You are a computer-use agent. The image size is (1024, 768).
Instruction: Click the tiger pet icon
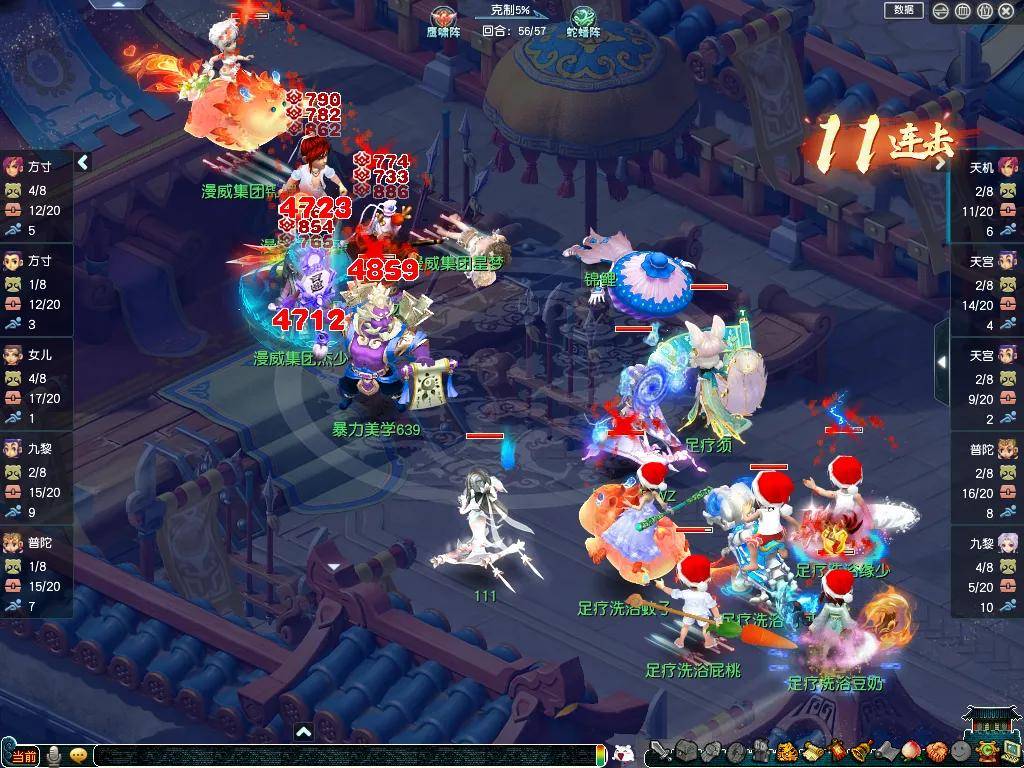pyautogui.click(x=786, y=752)
